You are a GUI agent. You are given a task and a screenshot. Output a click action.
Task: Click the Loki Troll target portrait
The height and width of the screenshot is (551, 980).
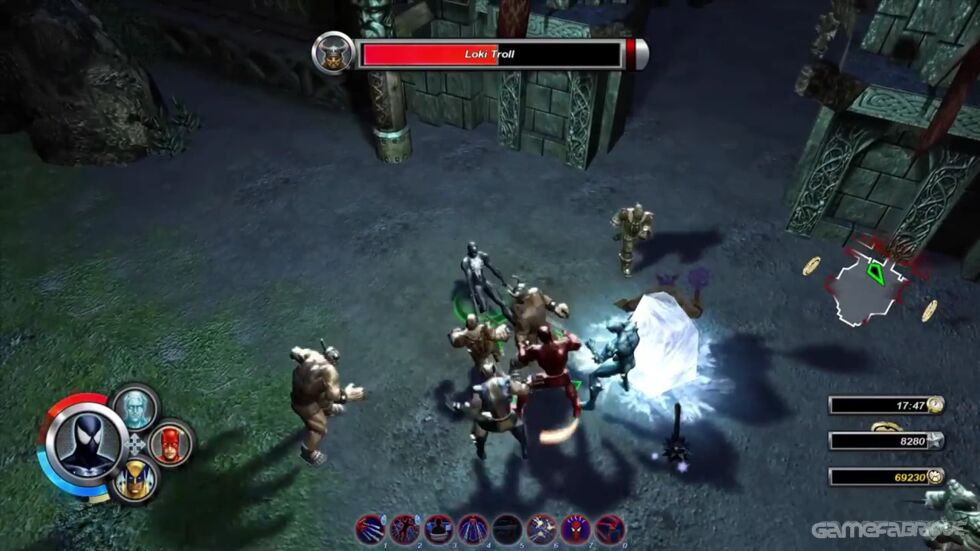coord(331,53)
